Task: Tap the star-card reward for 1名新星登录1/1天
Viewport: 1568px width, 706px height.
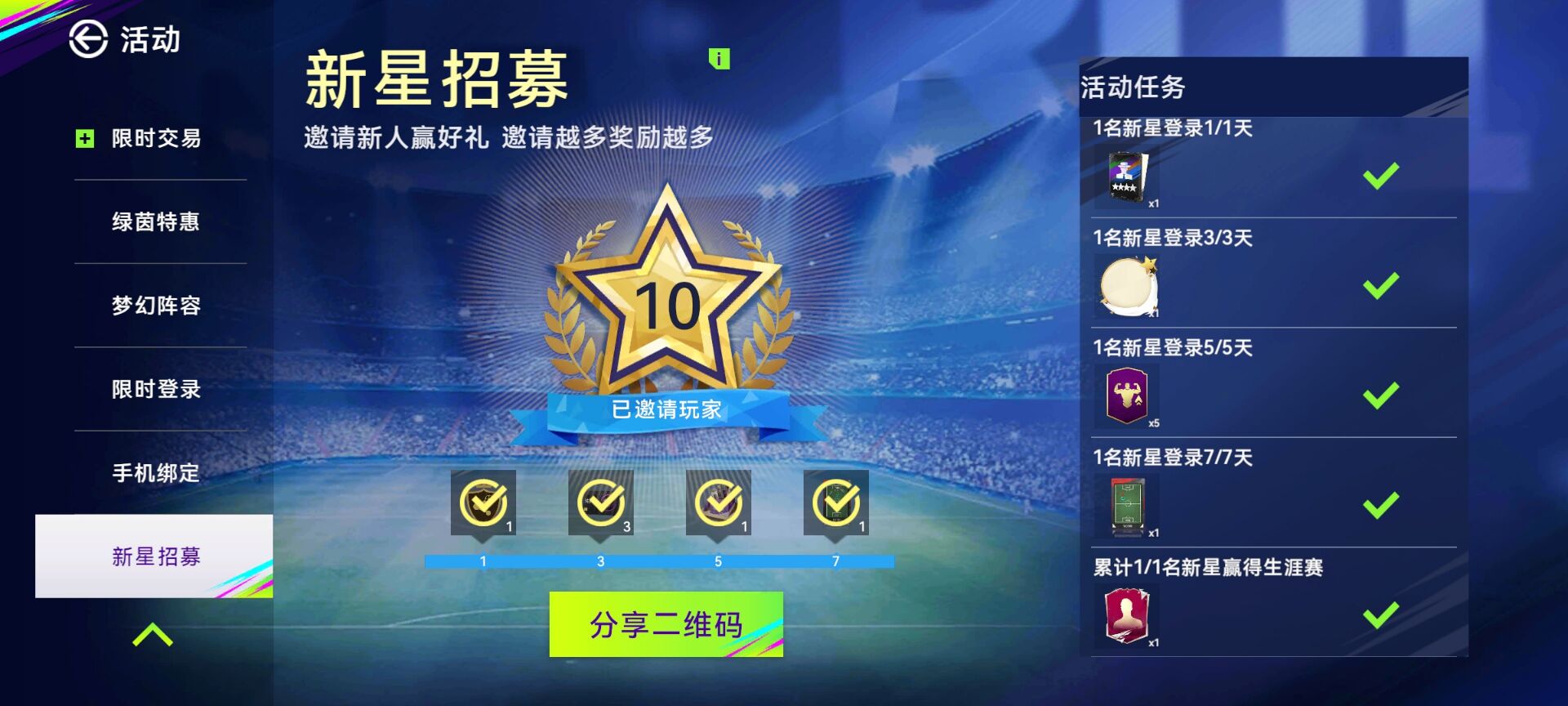Action: [x=1127, y=175]
